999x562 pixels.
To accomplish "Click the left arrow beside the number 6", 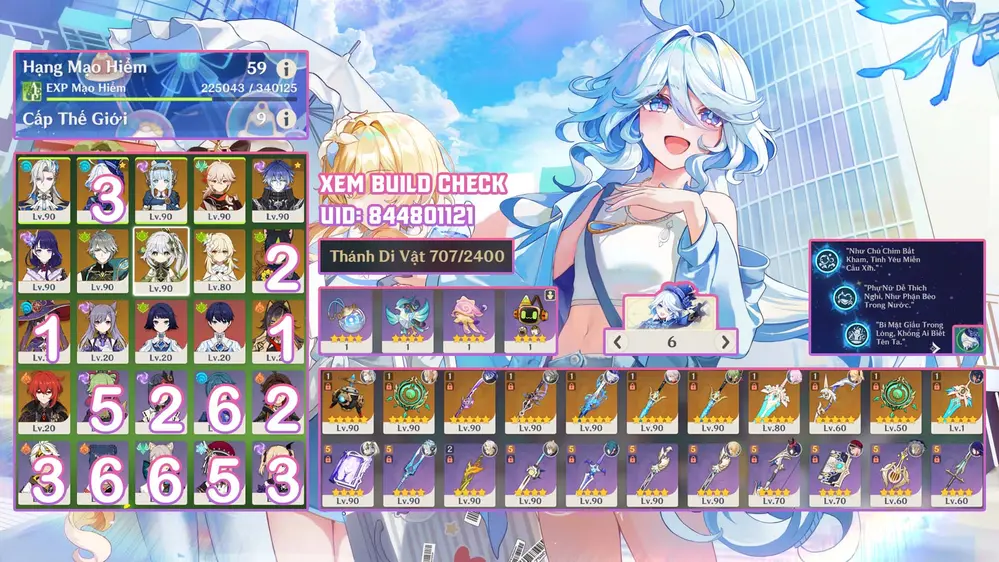I will pyautogui.click(x=618, y=342).
